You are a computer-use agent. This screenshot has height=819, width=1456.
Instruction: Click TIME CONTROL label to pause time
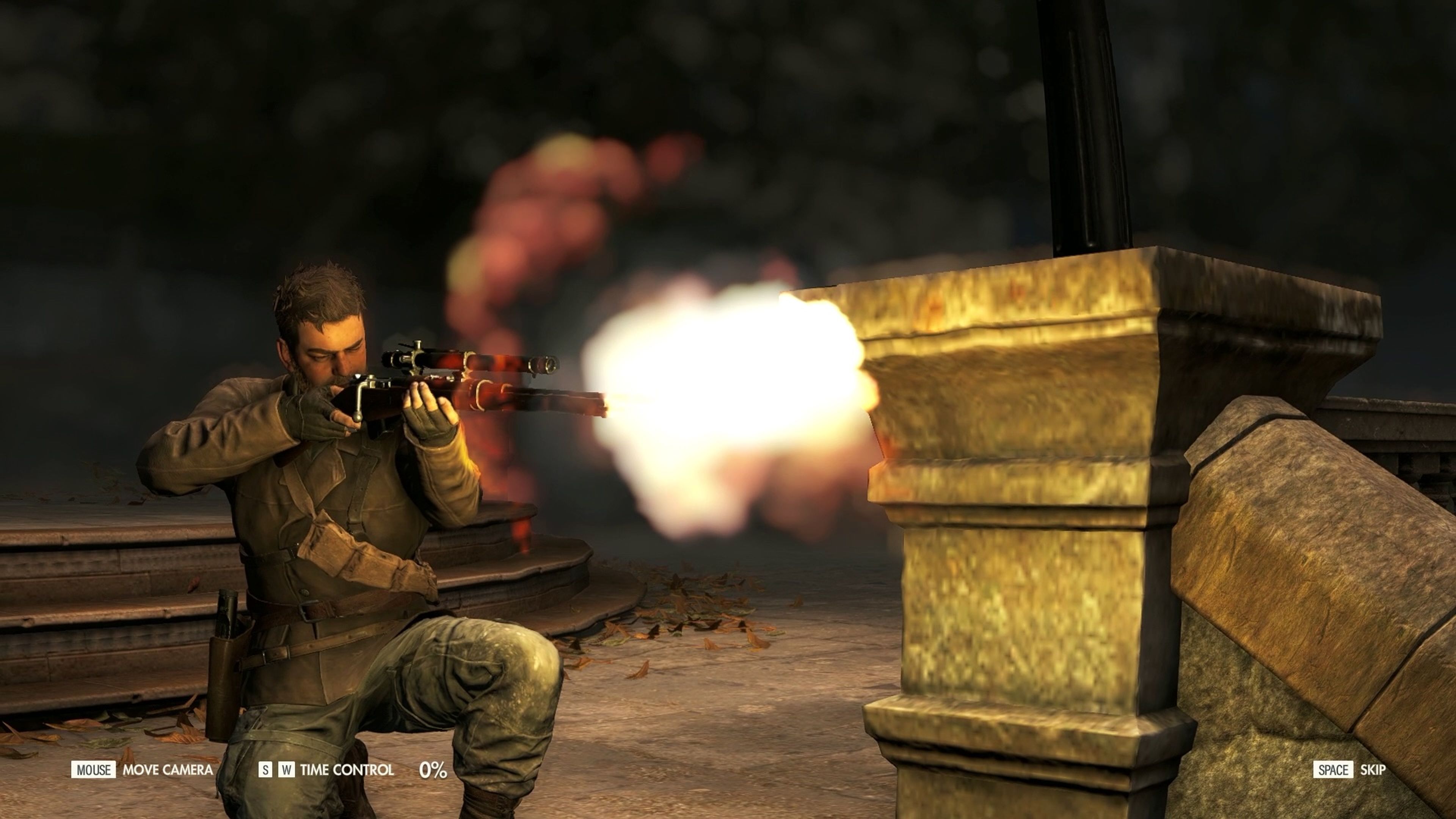click(x=348, y=770)
